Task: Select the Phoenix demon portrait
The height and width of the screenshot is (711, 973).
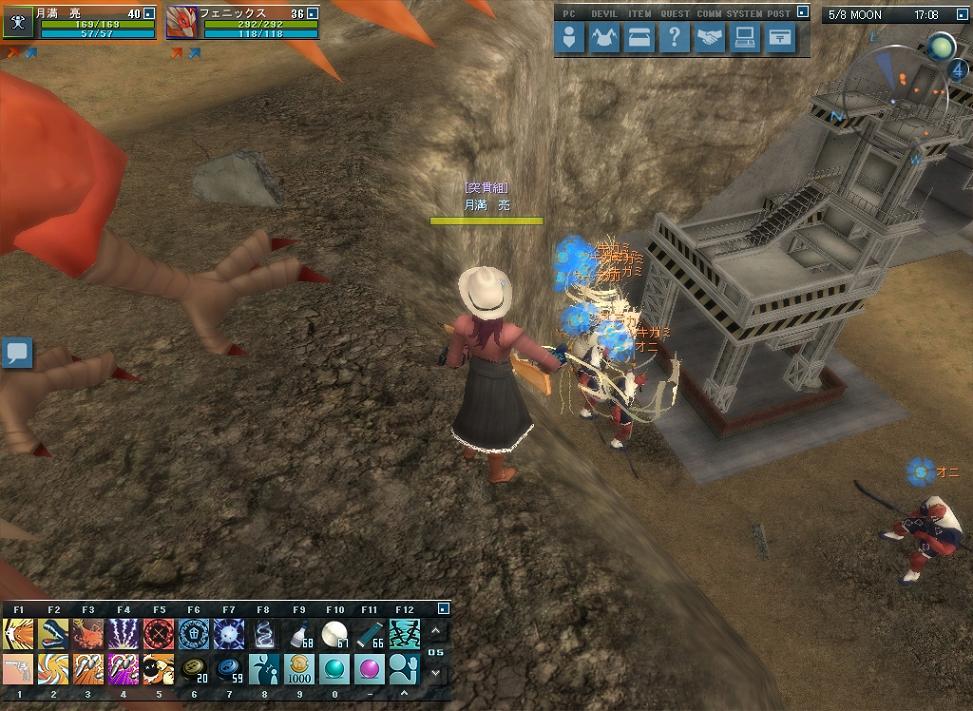Action: 181,22
